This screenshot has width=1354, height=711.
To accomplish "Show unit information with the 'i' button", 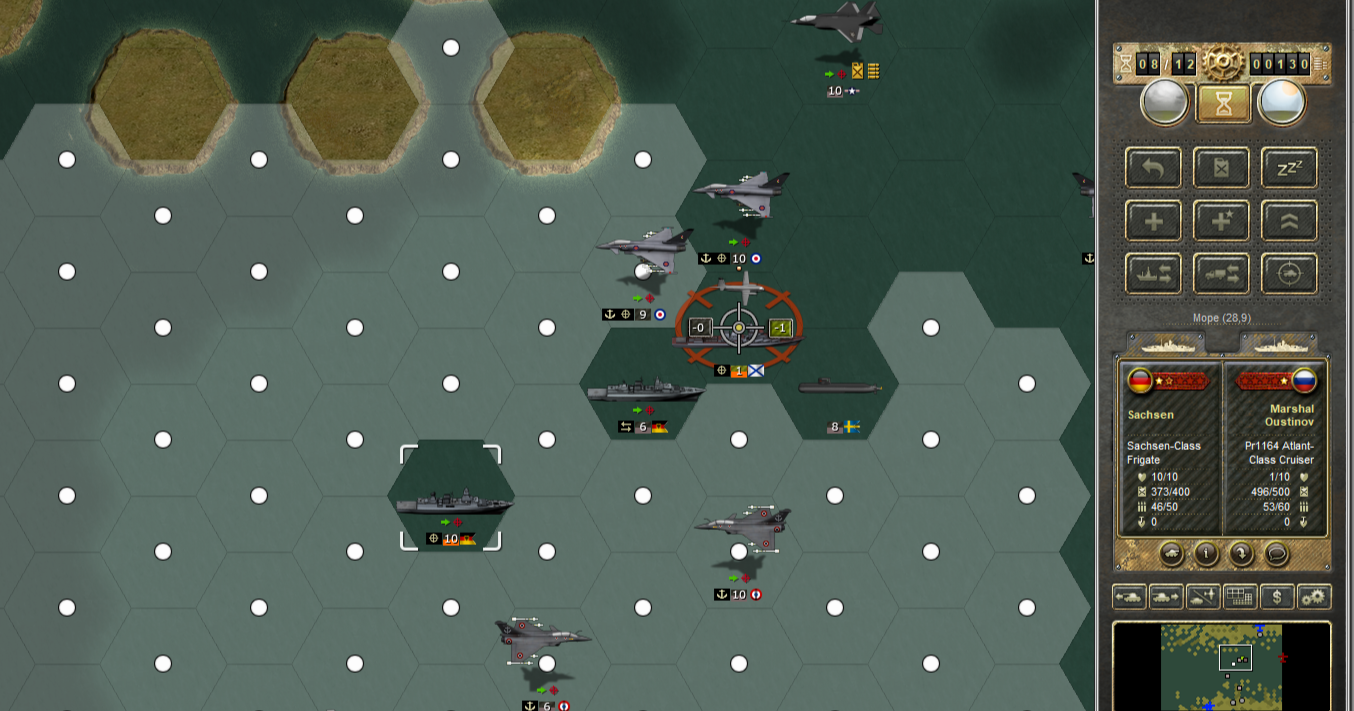I will 1206,553.
